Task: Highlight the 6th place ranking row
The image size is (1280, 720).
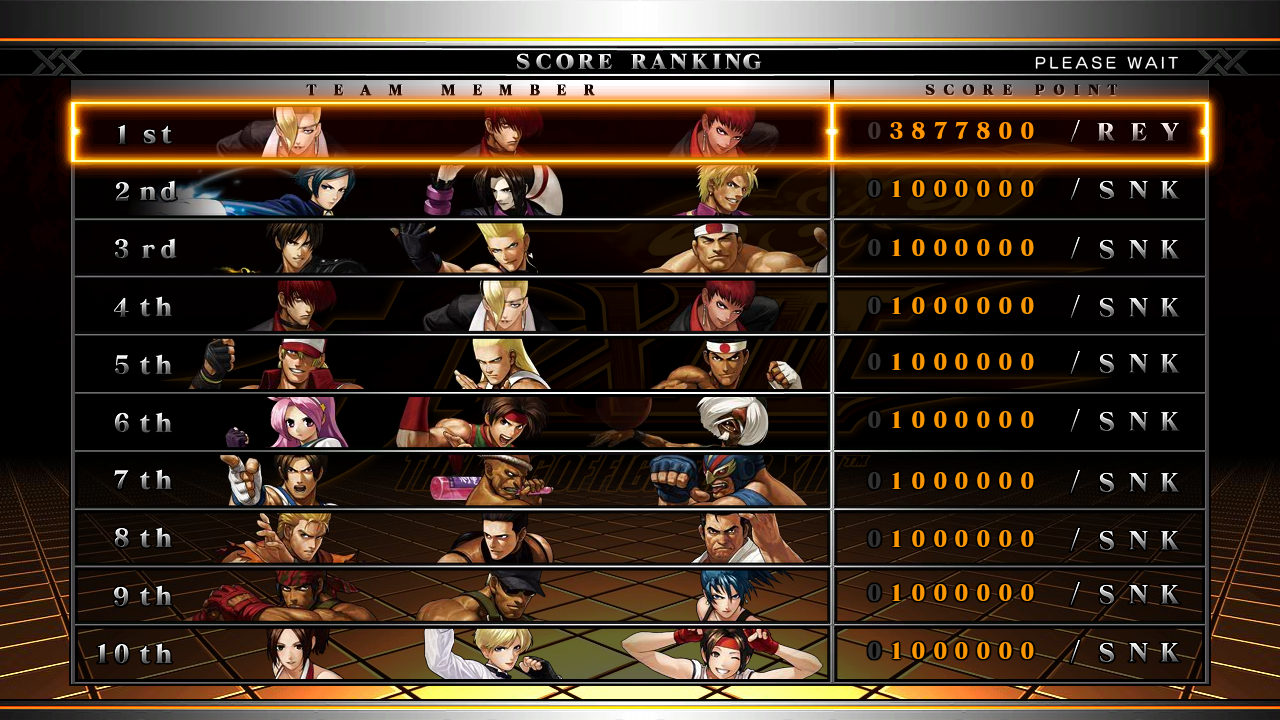Action: (x=640, y=422)
